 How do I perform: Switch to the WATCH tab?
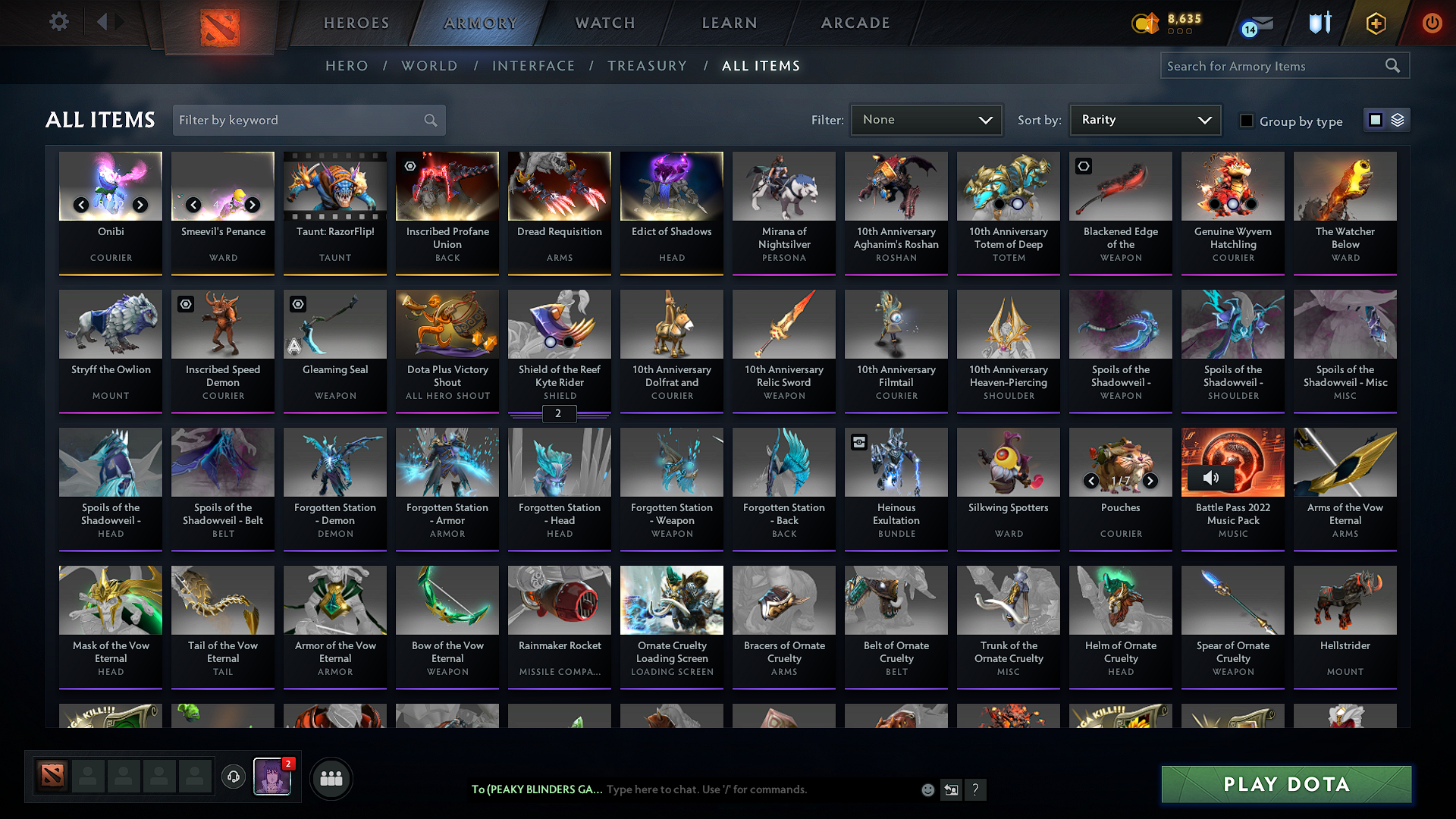[604, 23]
